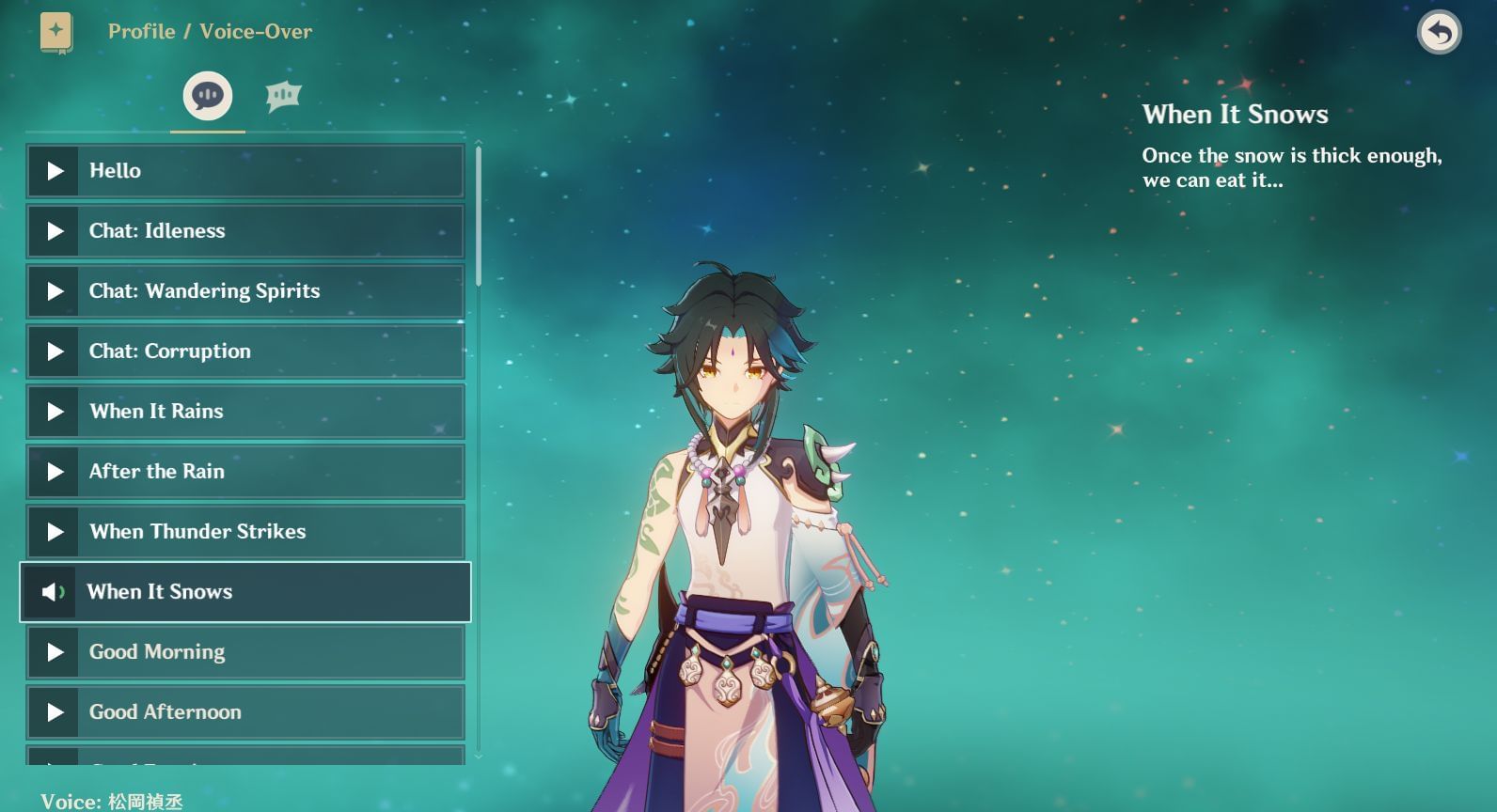Play the Good Afternoon voice line
This screenshot has width=1497, height=812.
[x=54, y=712]
